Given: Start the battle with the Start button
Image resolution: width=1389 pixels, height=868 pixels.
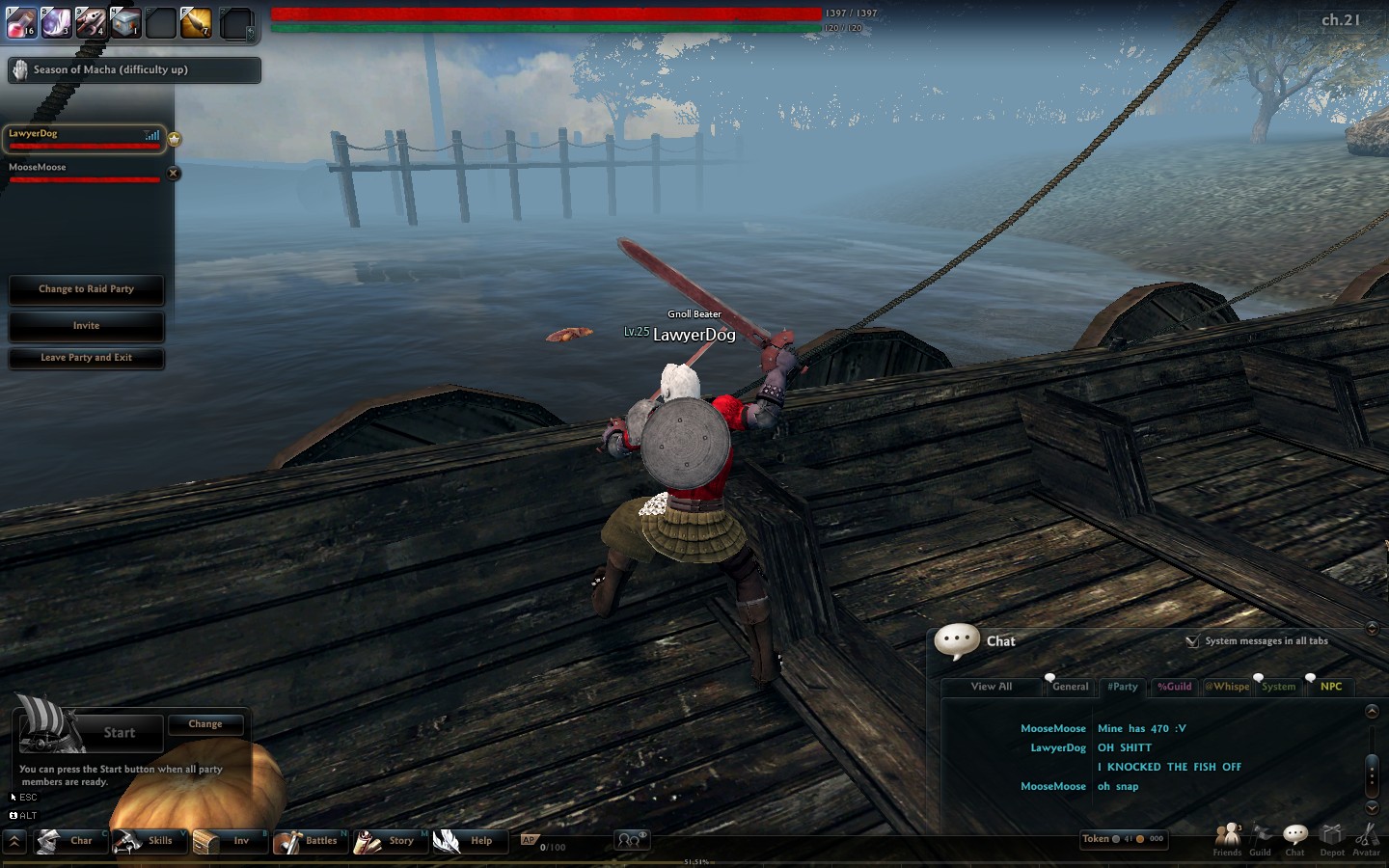Looking at the screenshot, I should point(119,733).
